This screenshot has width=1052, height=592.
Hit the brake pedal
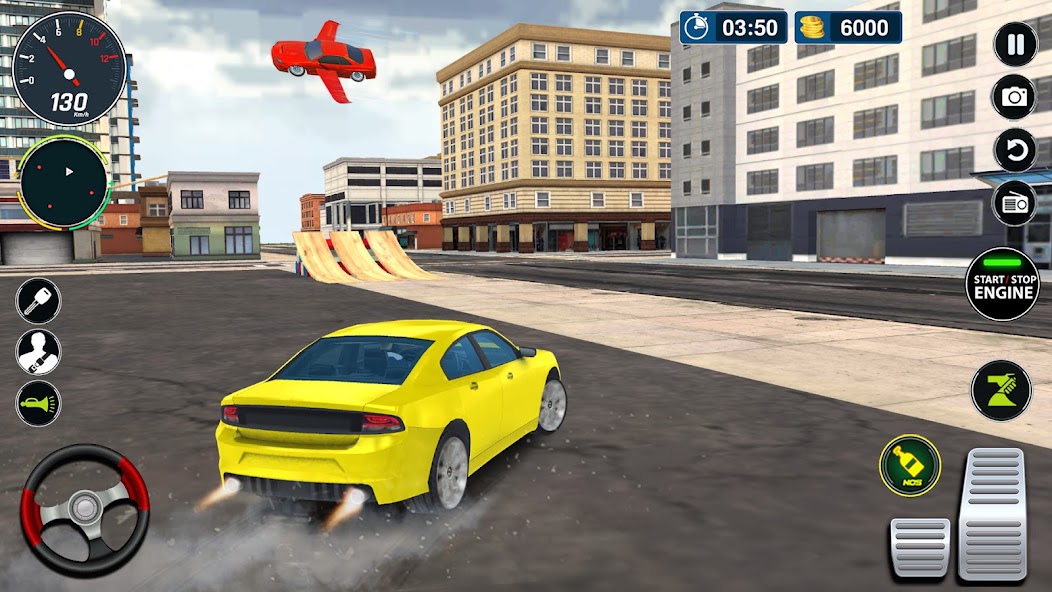[920, 547]
